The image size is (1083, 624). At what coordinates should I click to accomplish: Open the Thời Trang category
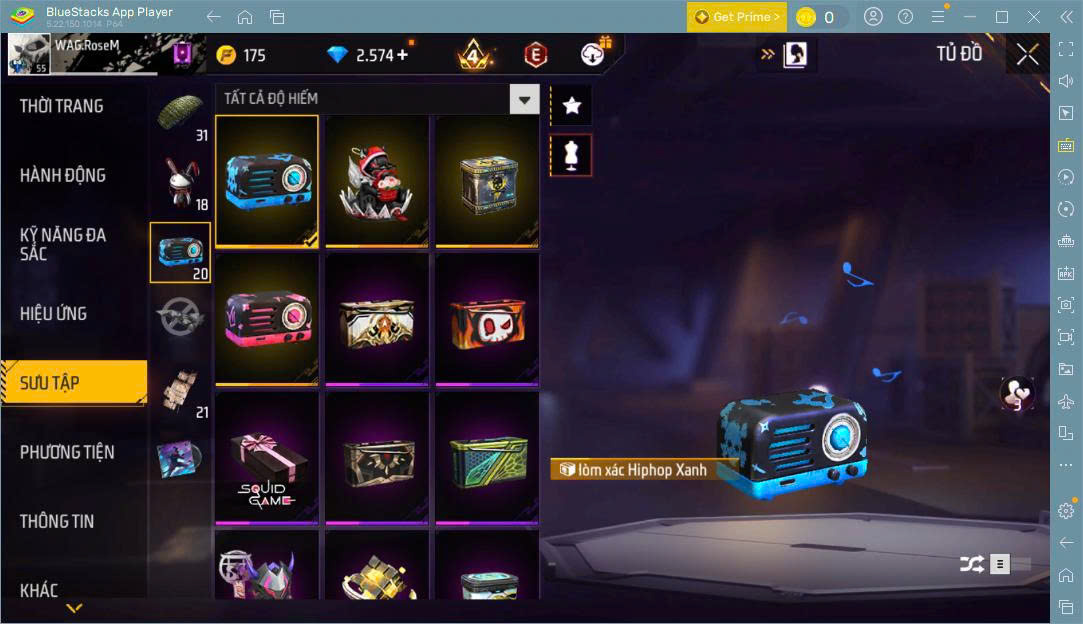tap(62, 106)
